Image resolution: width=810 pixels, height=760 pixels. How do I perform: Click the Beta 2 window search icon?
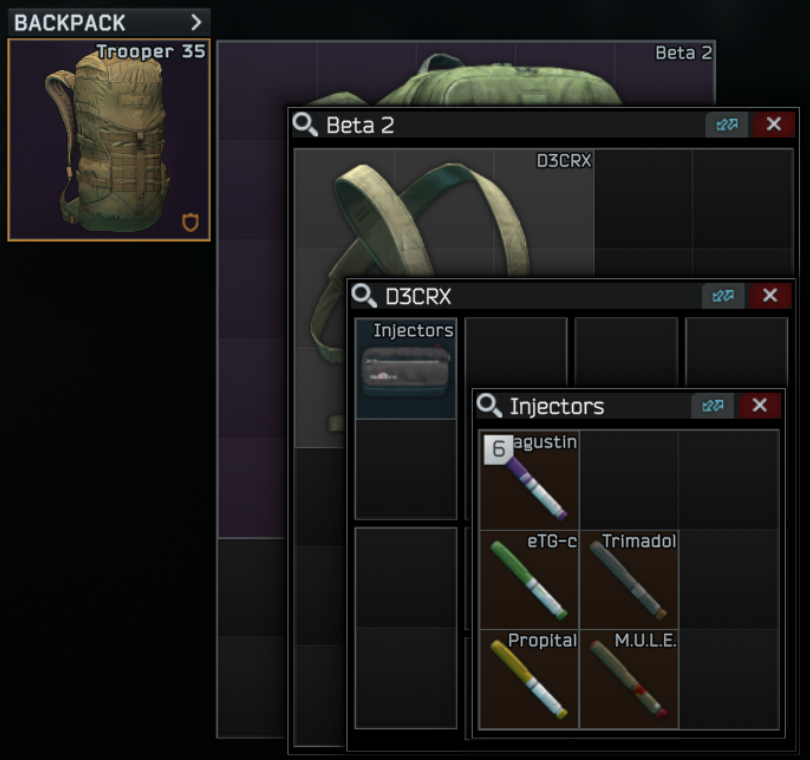pyautogui.click(x=305, y=125)
